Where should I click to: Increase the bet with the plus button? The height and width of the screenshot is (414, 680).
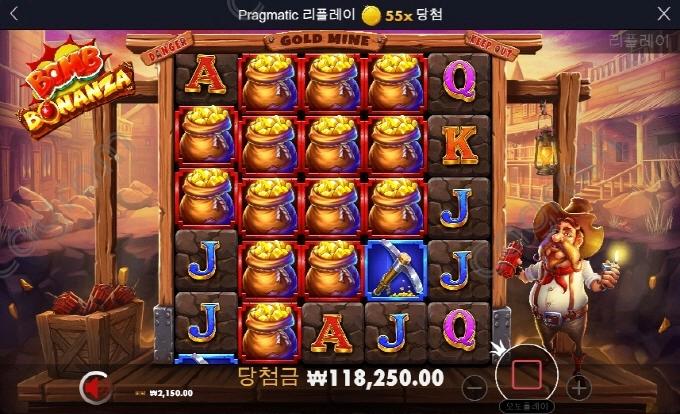[577, 385]
